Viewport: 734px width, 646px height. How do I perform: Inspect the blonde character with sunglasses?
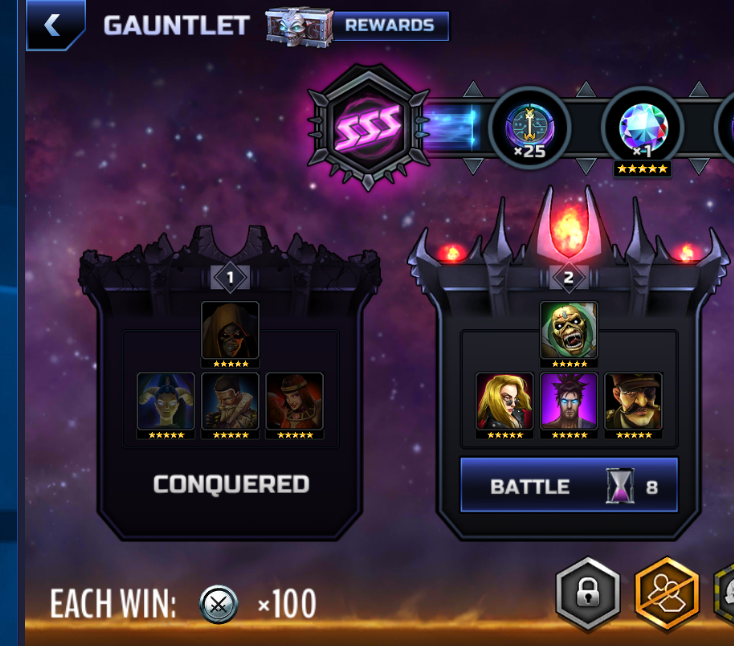click(505, 401)
